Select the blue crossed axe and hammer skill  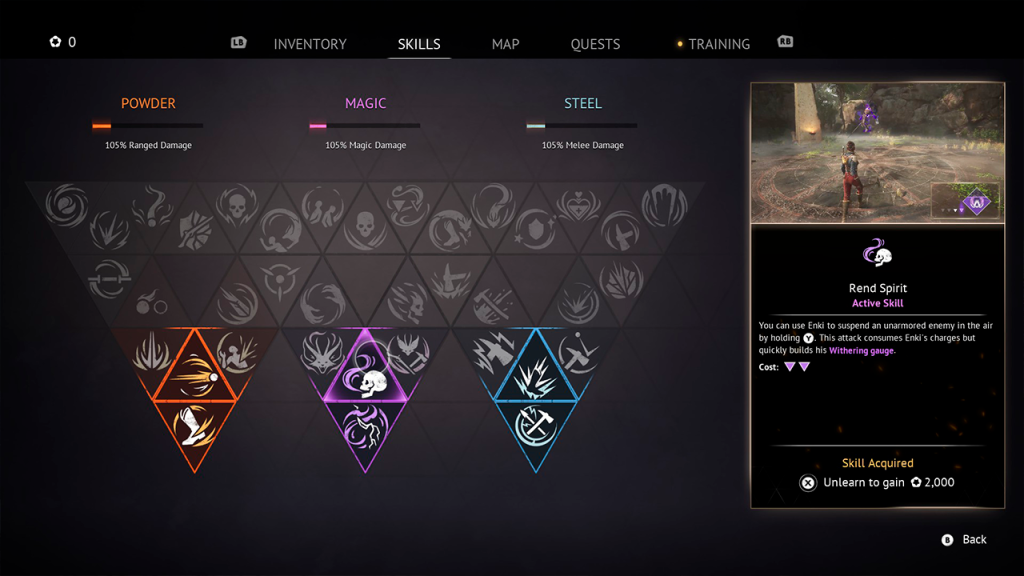536,424
